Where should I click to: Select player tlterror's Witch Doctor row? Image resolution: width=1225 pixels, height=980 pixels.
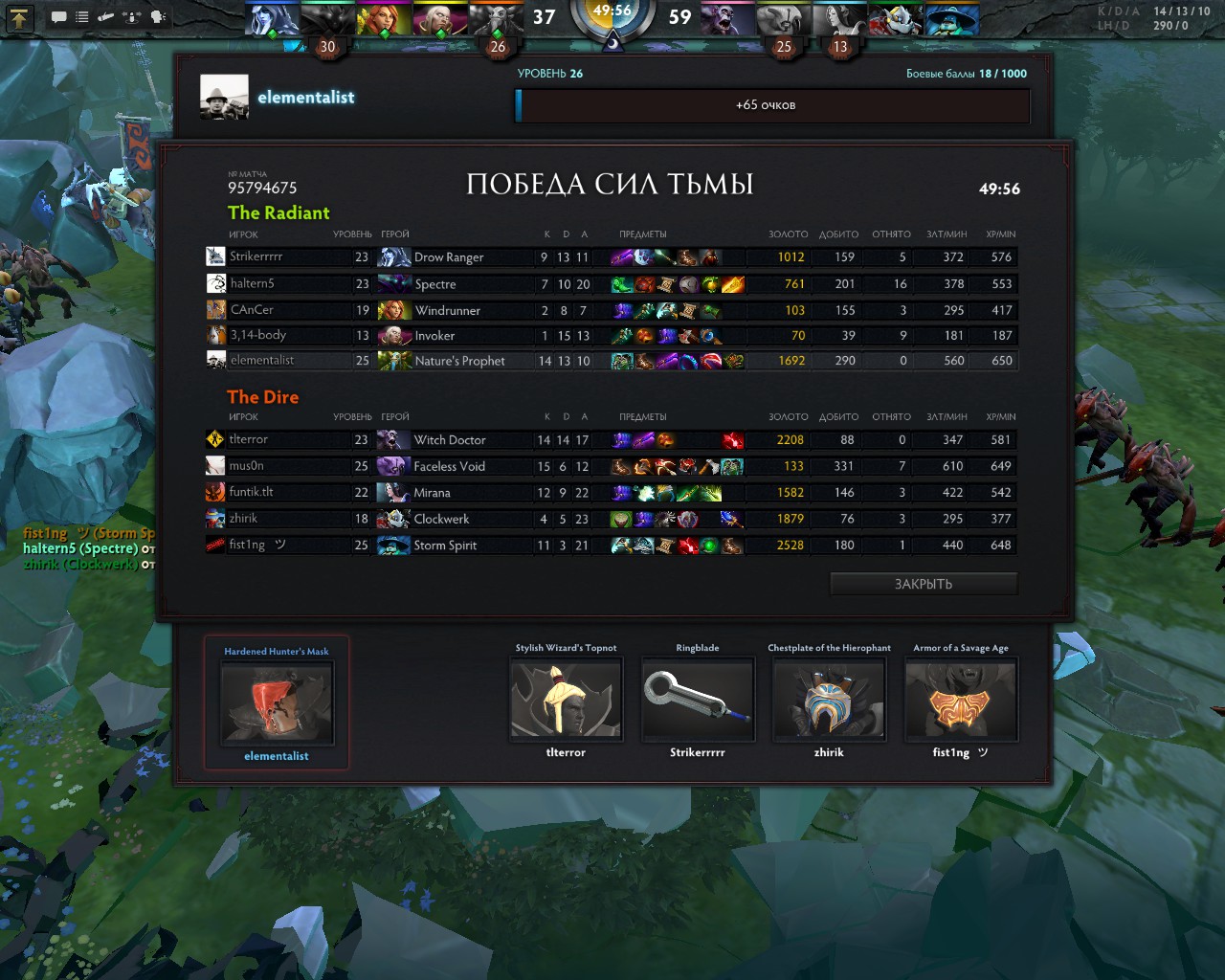tap(611, 440)
